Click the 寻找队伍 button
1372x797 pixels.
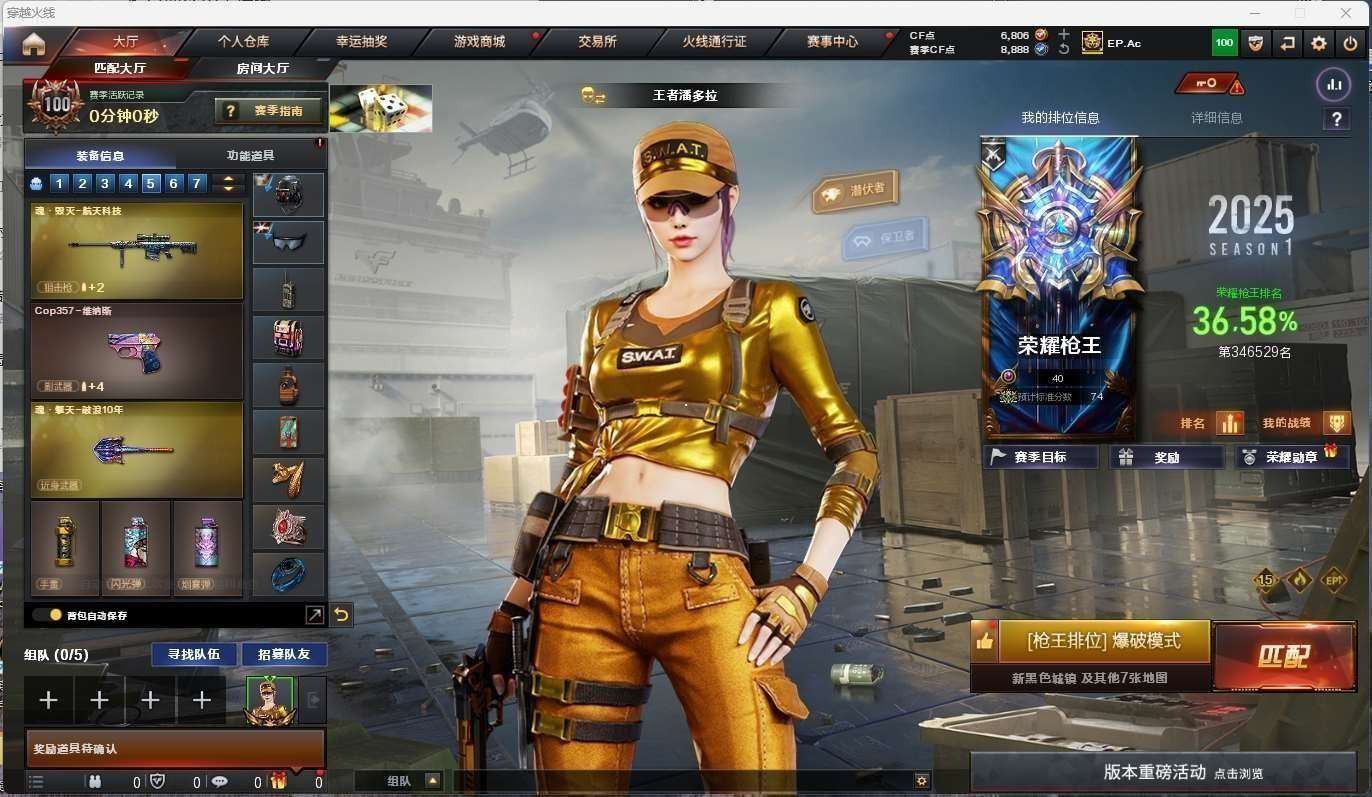194,654
